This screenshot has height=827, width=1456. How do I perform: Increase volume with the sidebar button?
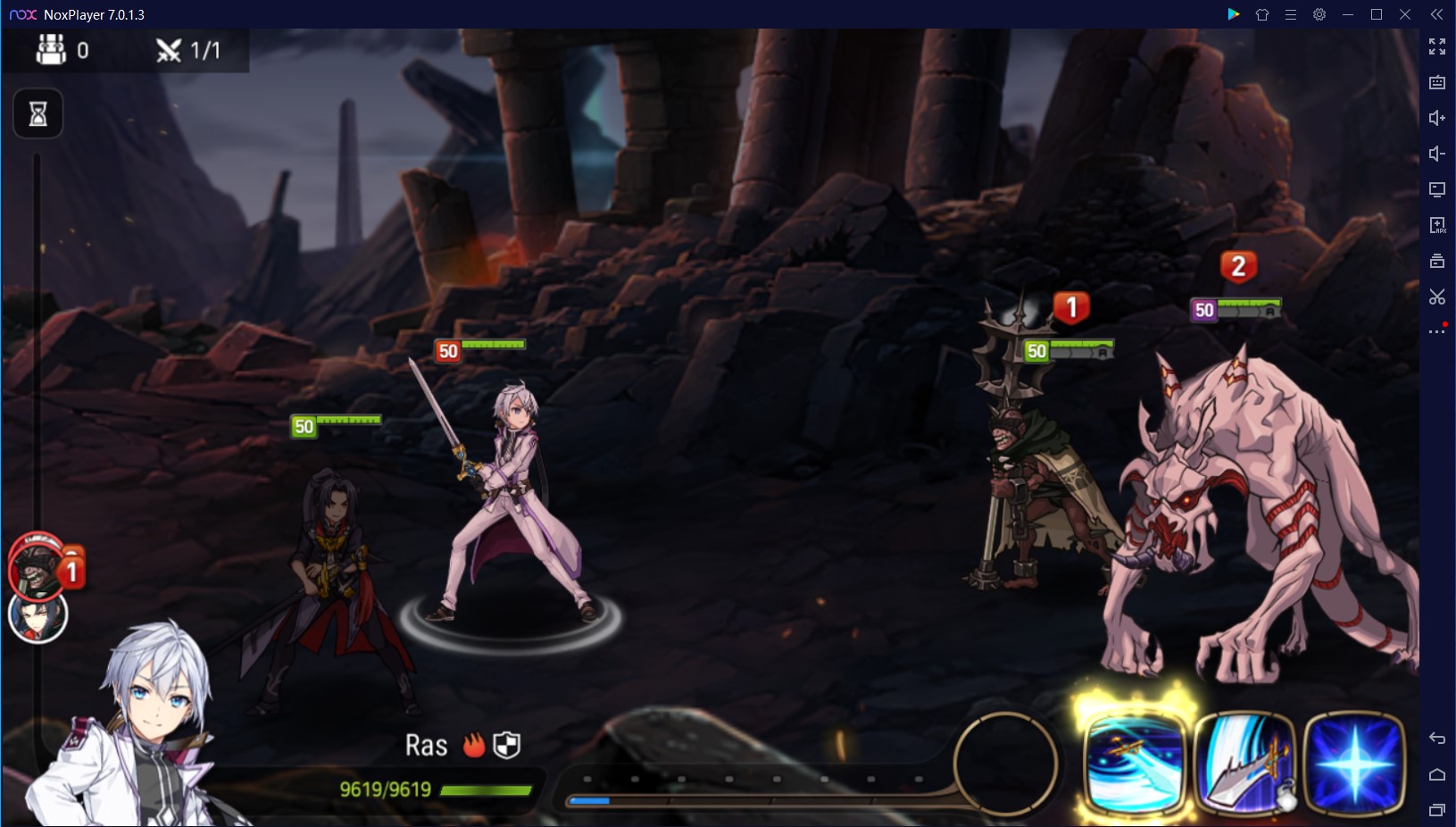pos(1437,117)
